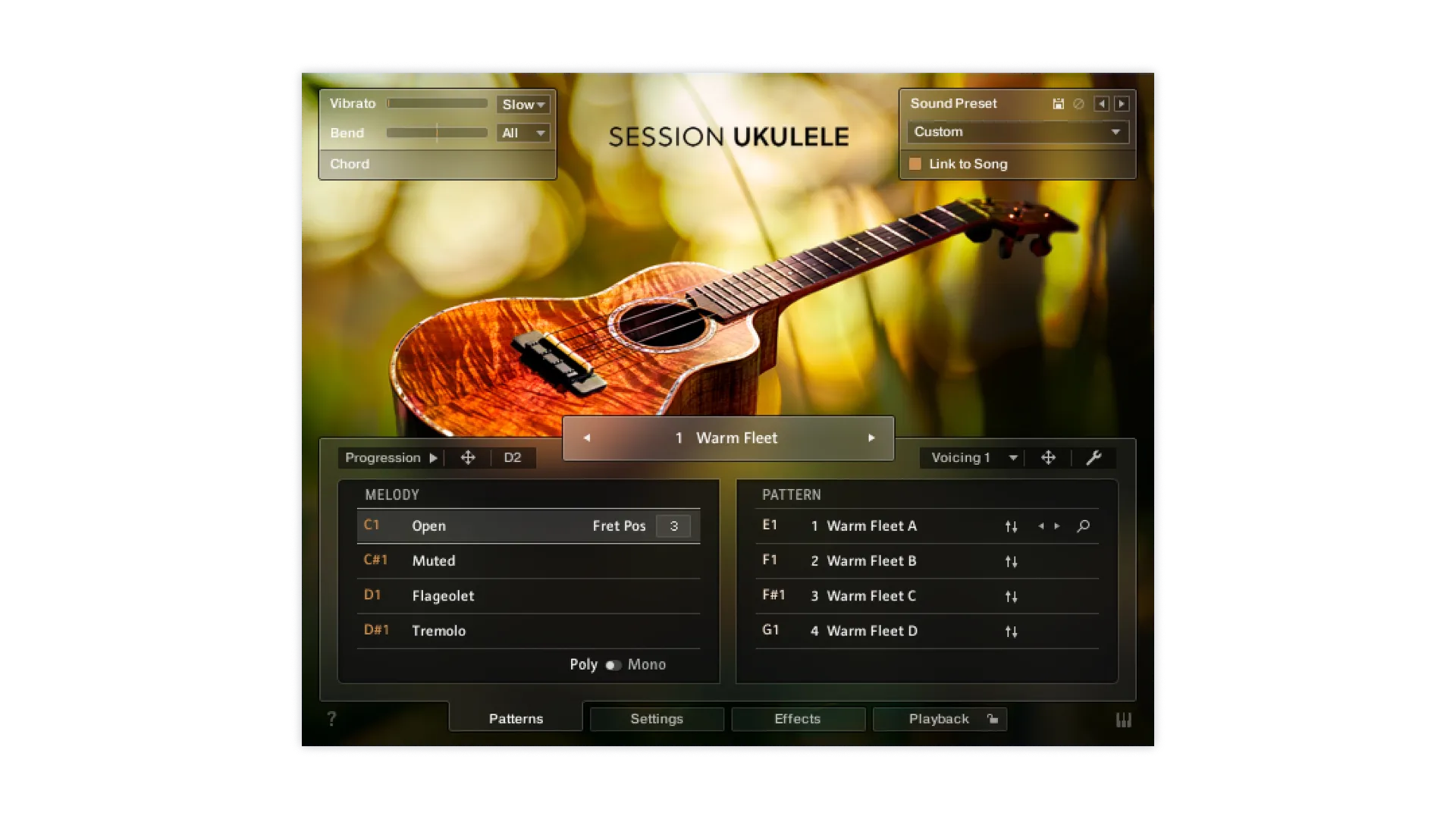Image resolution: width=1456 pixels, height=819 pixels.
Task: Select the Warm Fleet C pattern
Action: (872, 596)
